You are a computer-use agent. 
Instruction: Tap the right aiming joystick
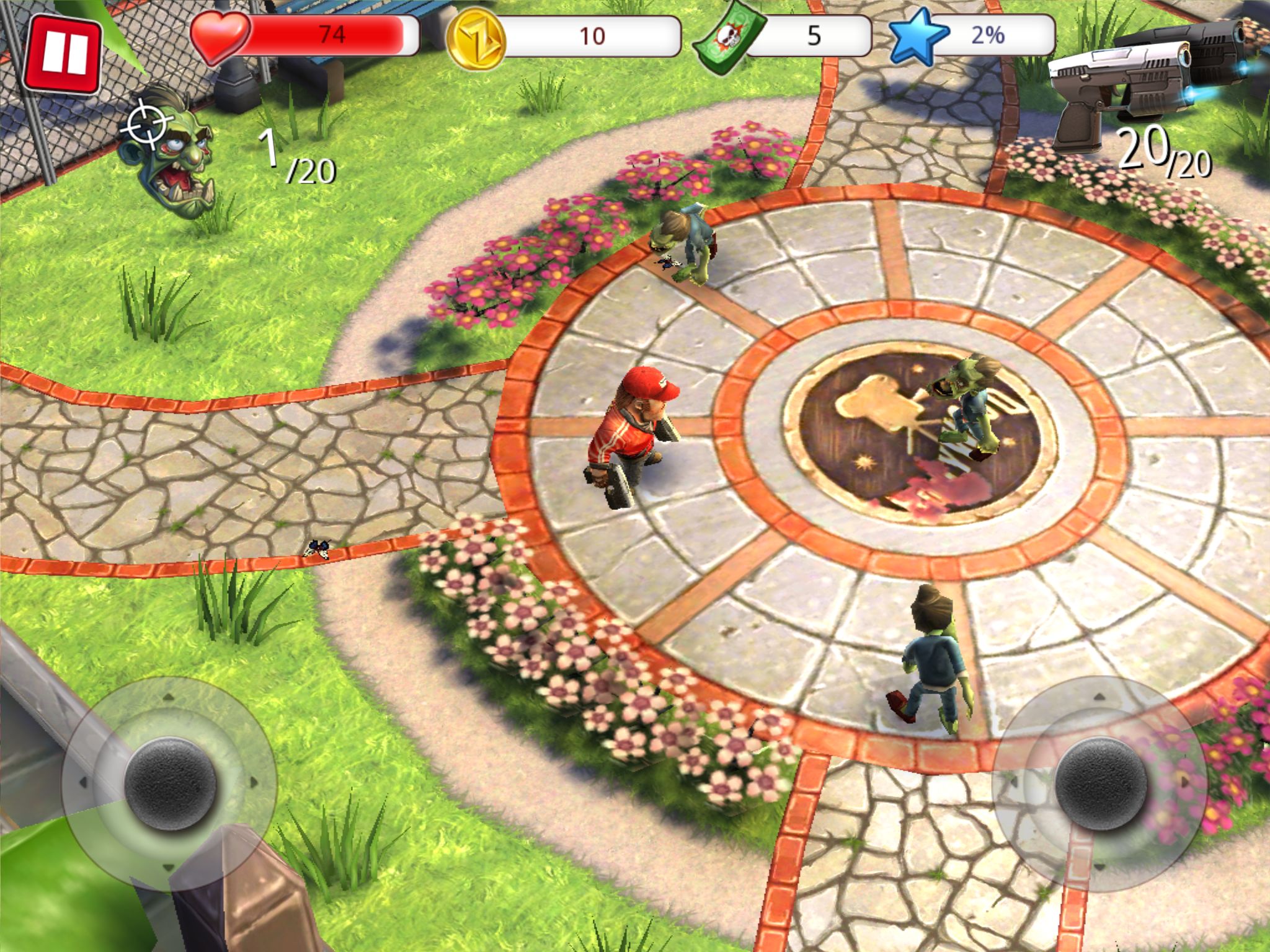pos(1100,783)
